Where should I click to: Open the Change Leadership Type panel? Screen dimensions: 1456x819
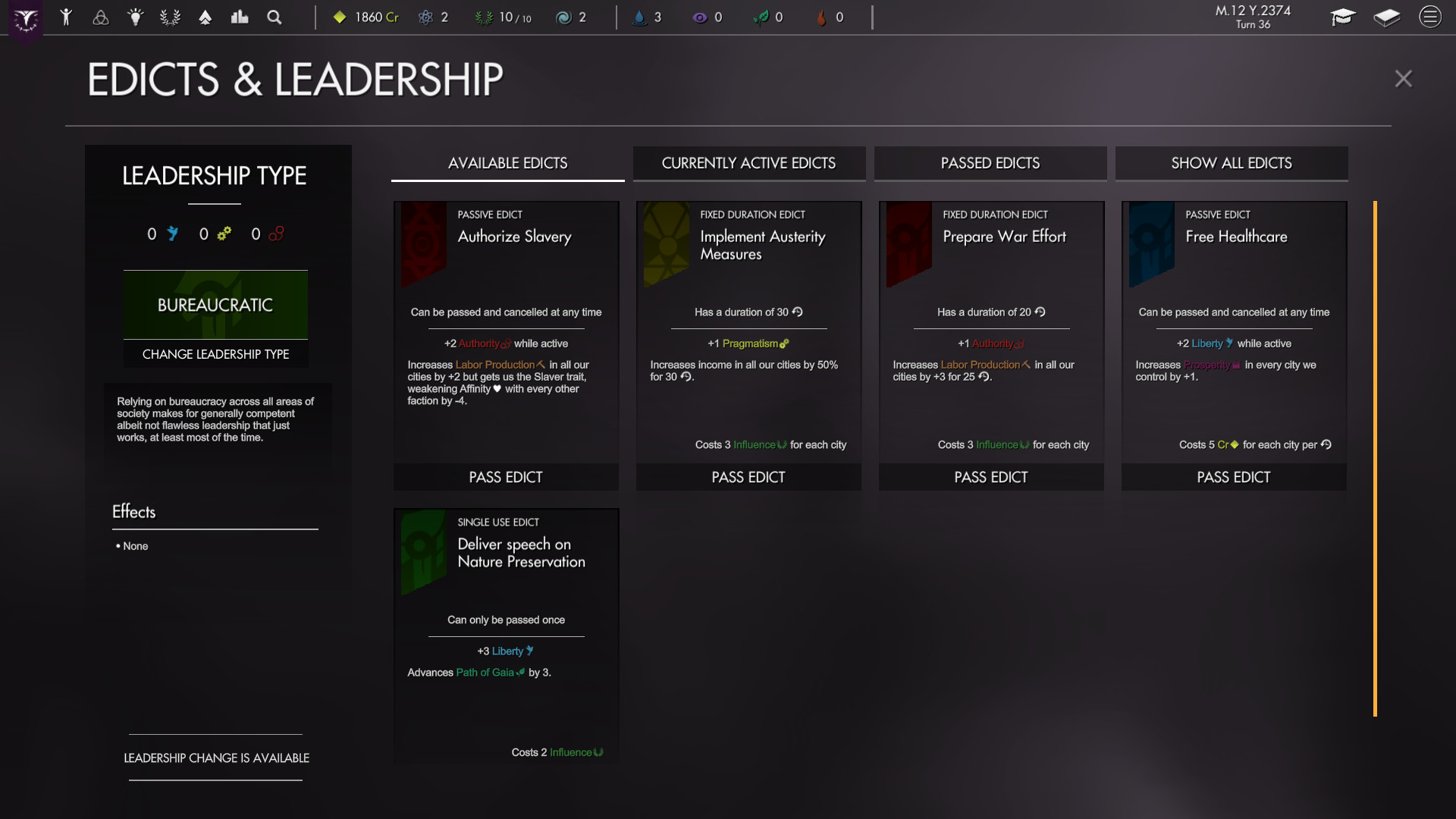pos(215,354)
